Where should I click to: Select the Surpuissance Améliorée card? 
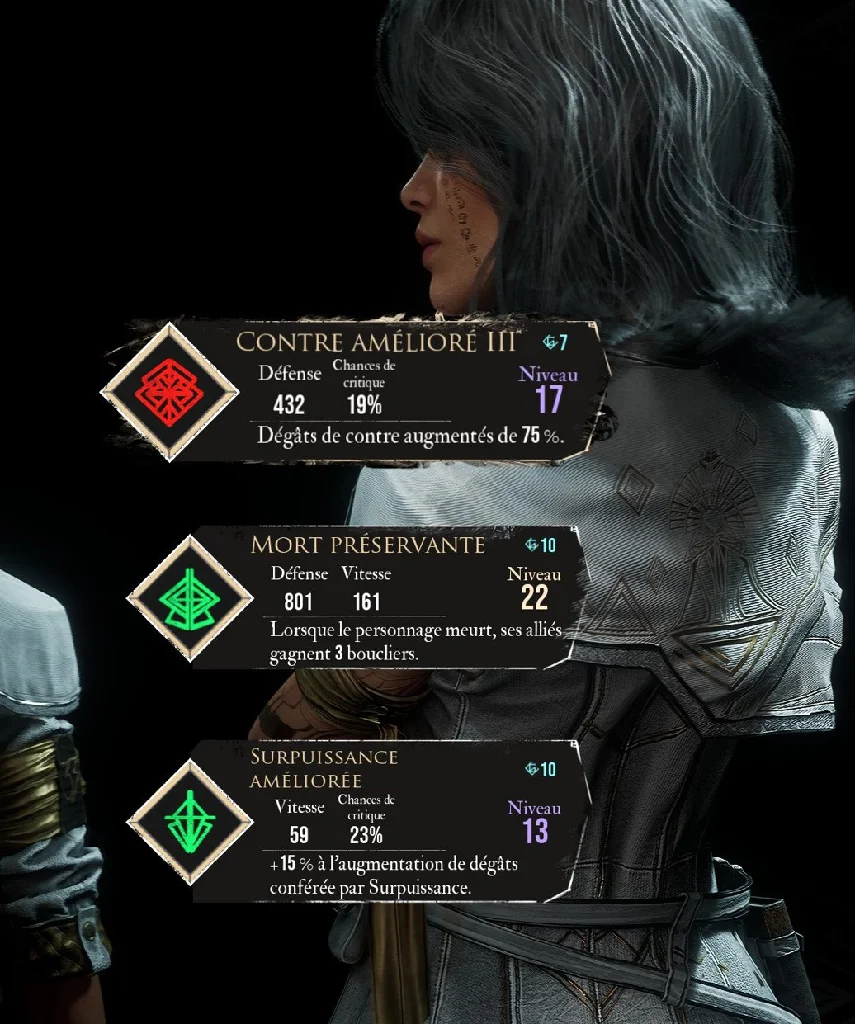[x=400, y=822]
